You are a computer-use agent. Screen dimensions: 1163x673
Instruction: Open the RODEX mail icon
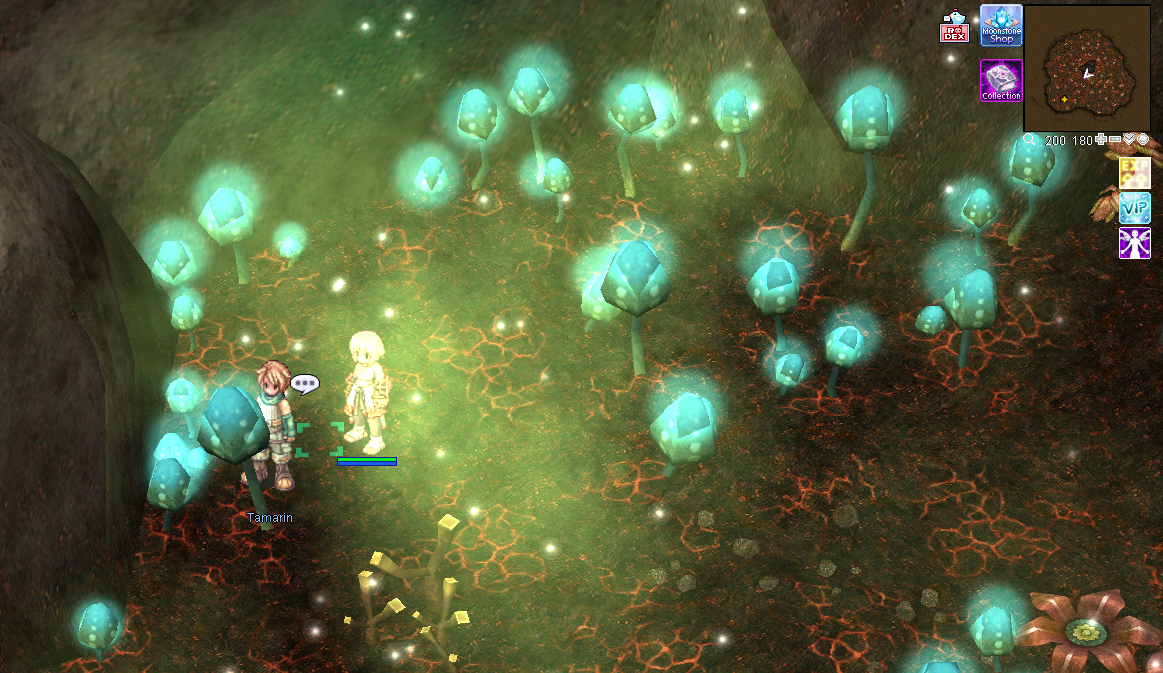pyautogui.click(x=954, y=28)
